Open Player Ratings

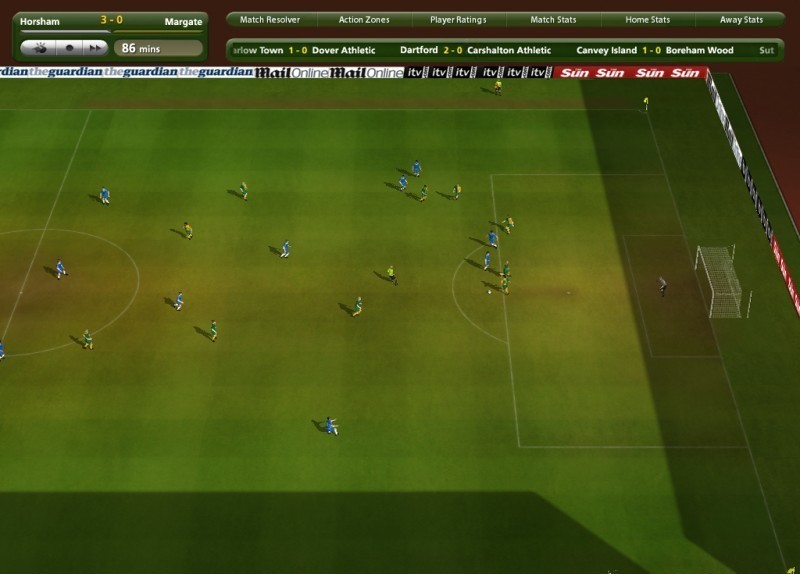click(x=459, y=20)
